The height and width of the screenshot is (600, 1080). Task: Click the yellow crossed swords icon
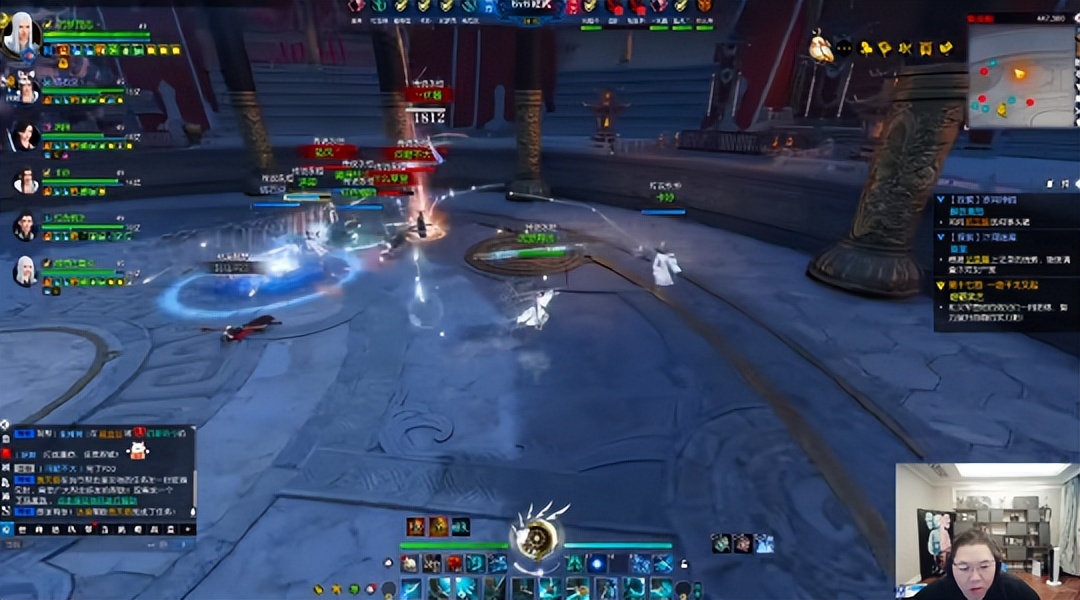[x=906, y=48]
